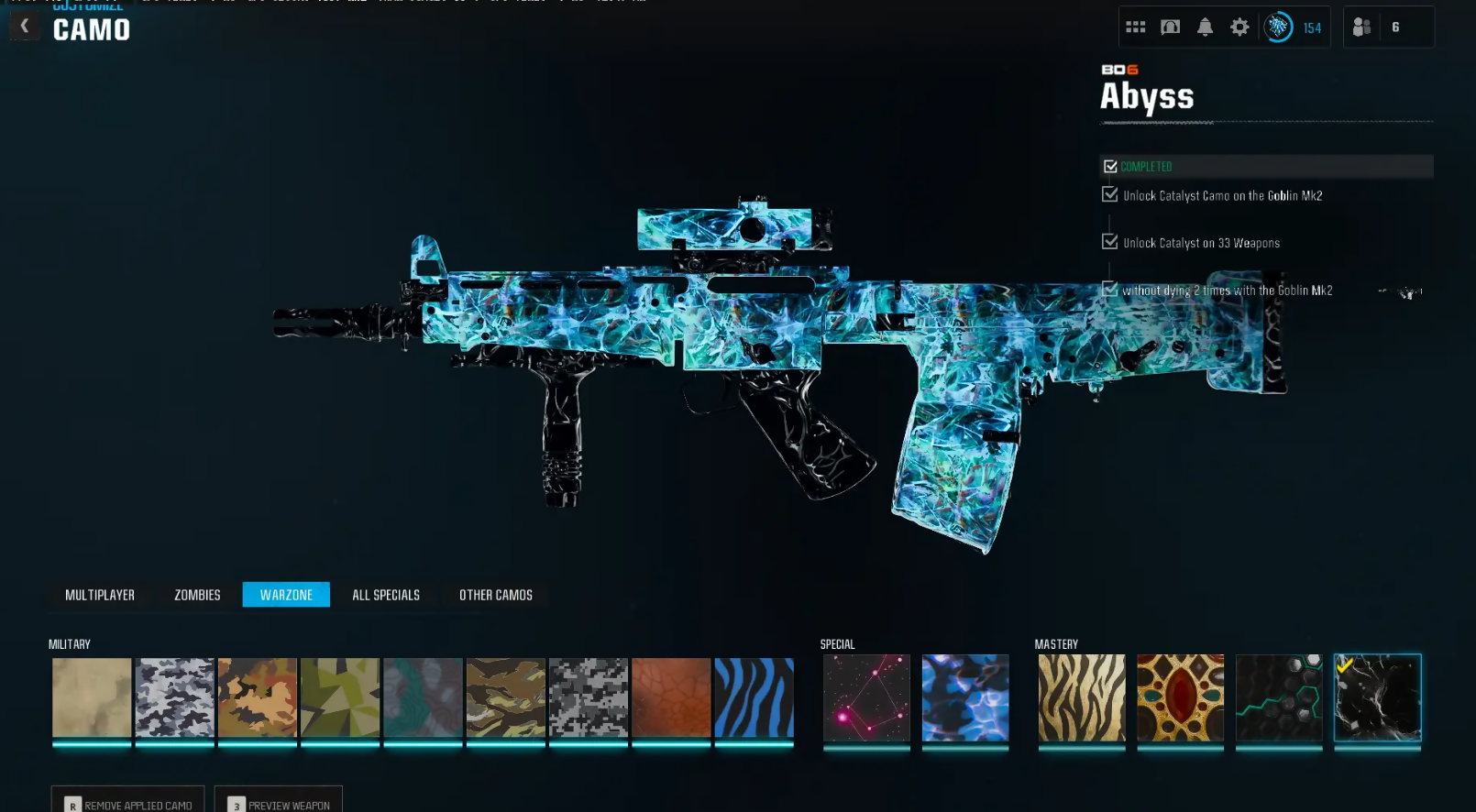
Task: Go back using the top-left arrow
Action: point(25,26)
